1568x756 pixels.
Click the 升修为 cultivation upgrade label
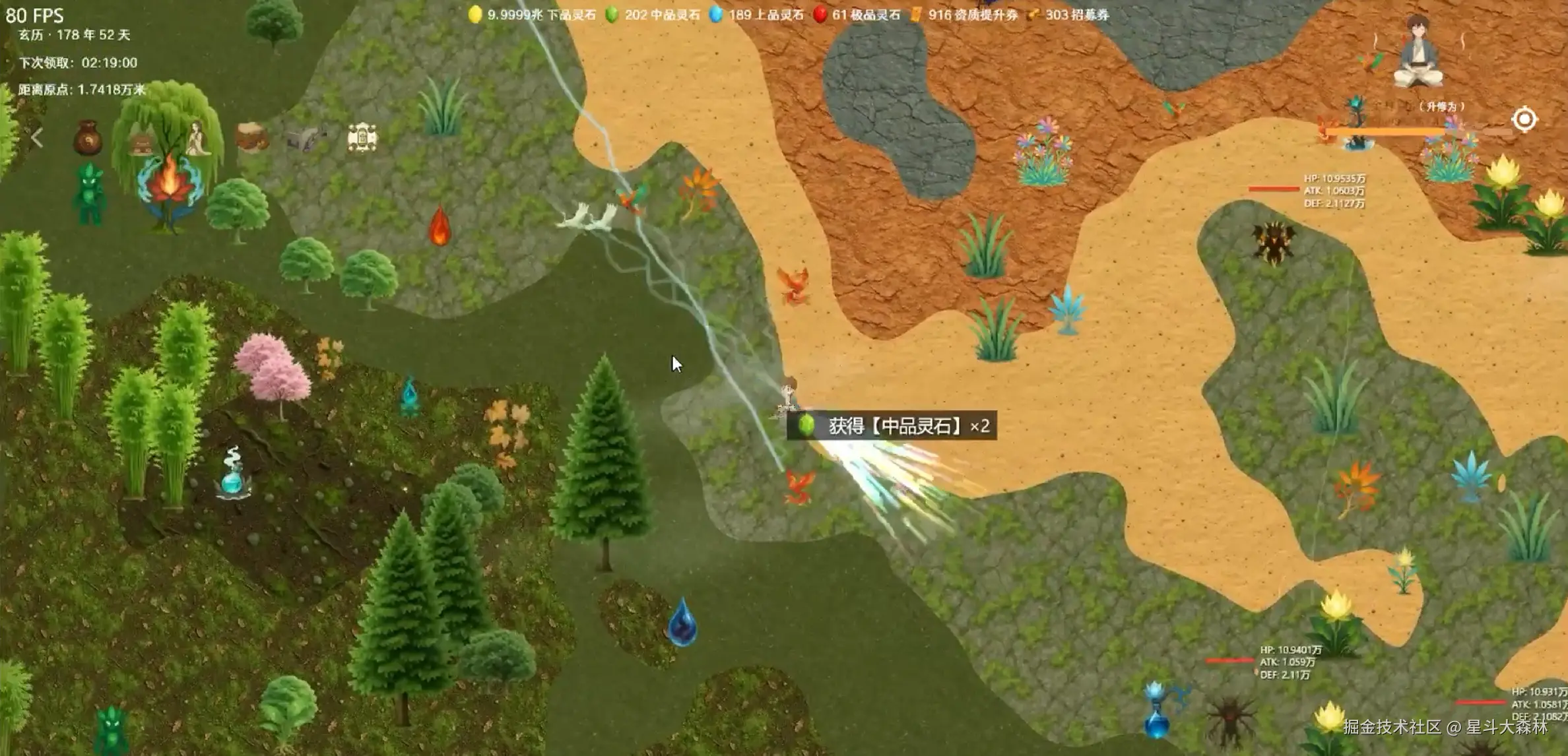(x=1441, y=106)
